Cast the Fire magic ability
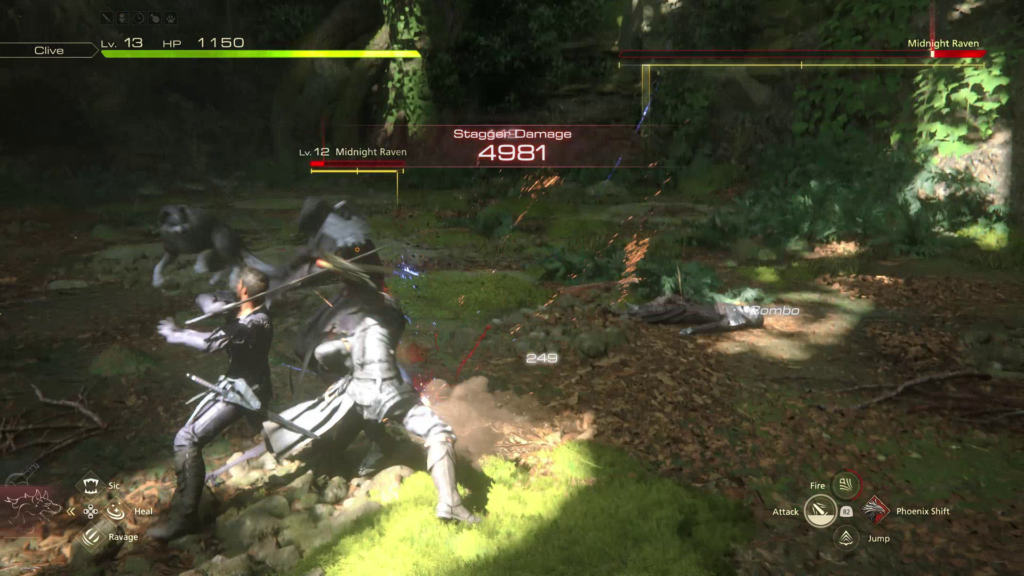1024x576 pixels. (846, 485)
